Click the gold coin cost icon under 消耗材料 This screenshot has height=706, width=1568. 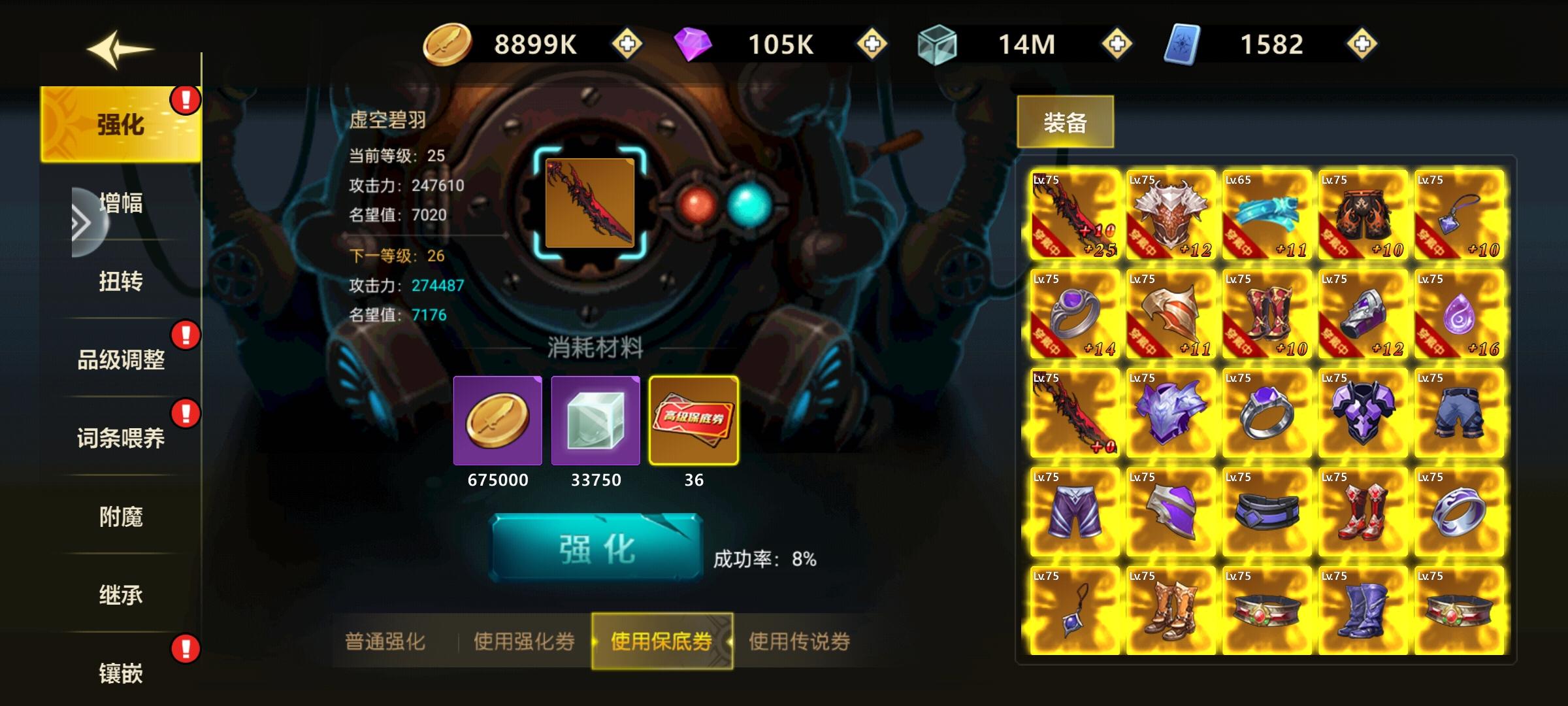498,422
